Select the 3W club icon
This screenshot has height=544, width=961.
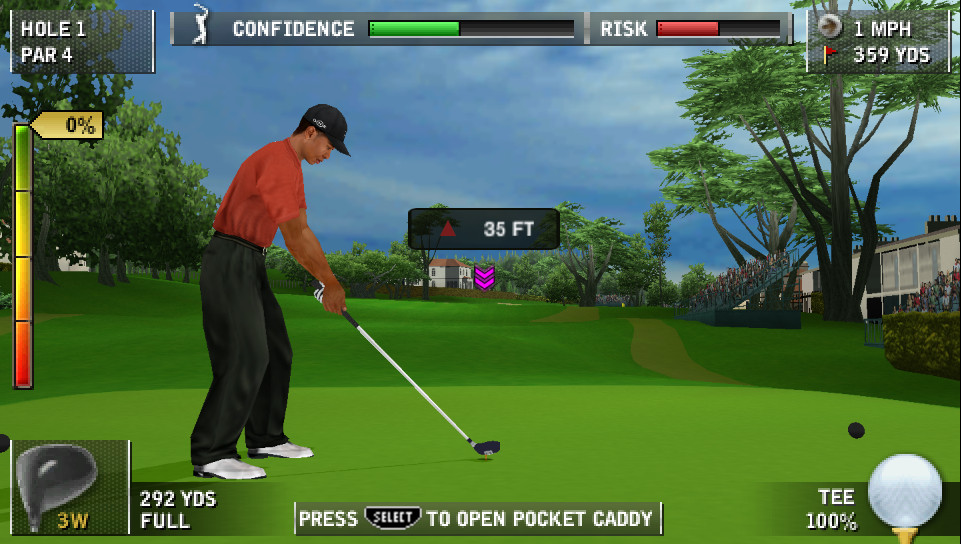pyautogui.click(x=68, y=486)
